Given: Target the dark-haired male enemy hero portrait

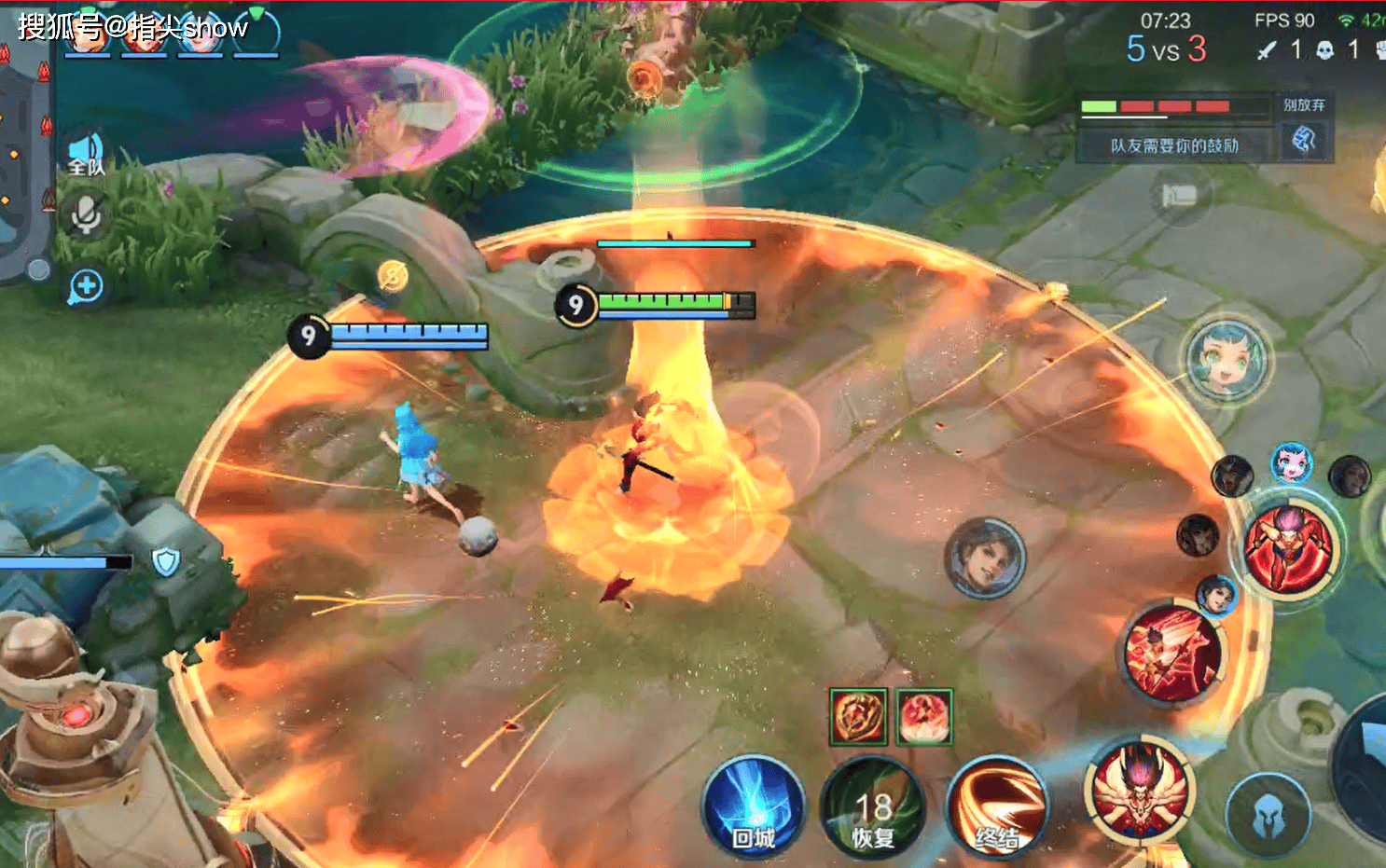Looking at the screenshot, I should point(985,558).
